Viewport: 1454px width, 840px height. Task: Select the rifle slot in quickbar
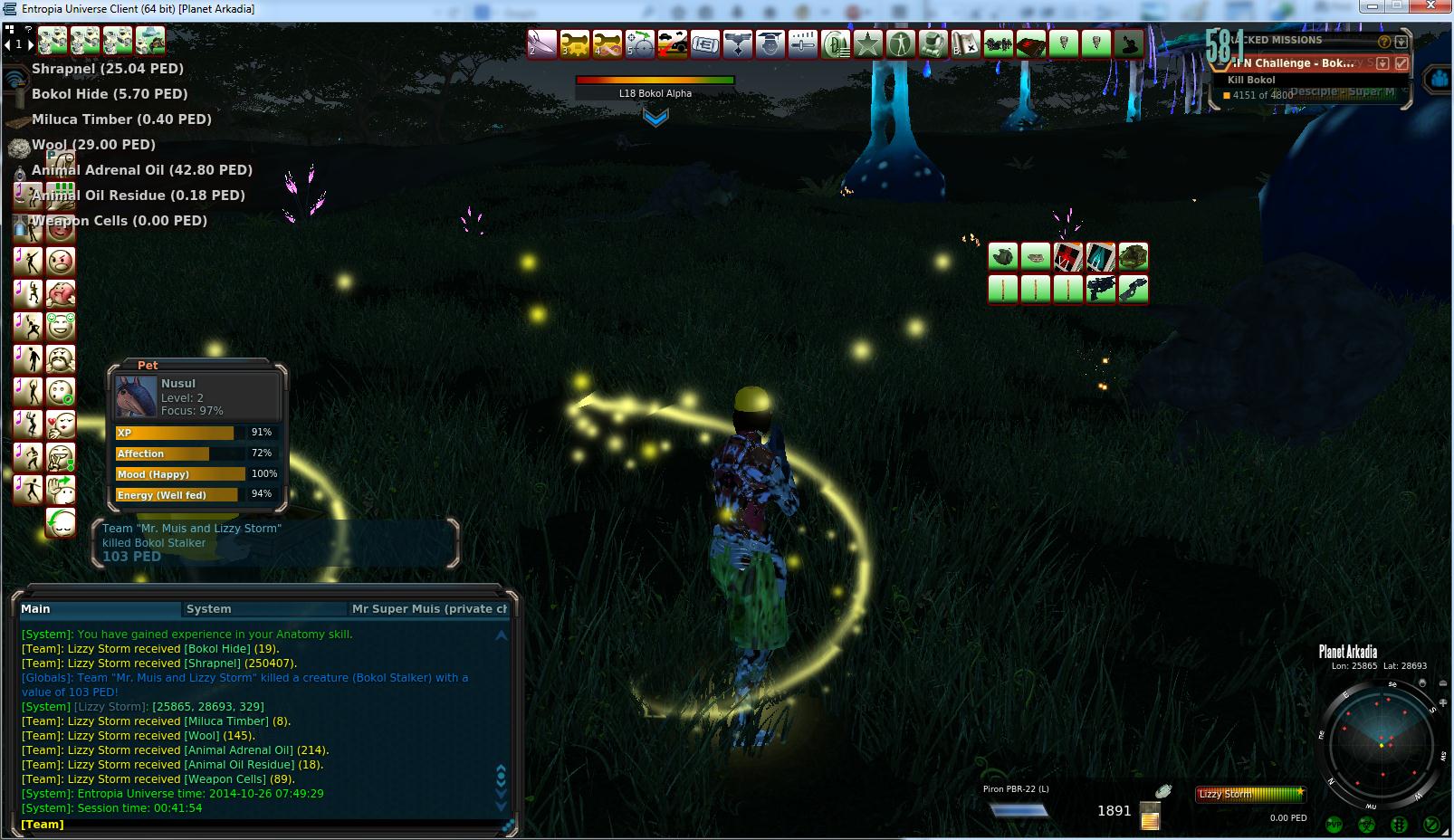click(x=1134, y=289)
